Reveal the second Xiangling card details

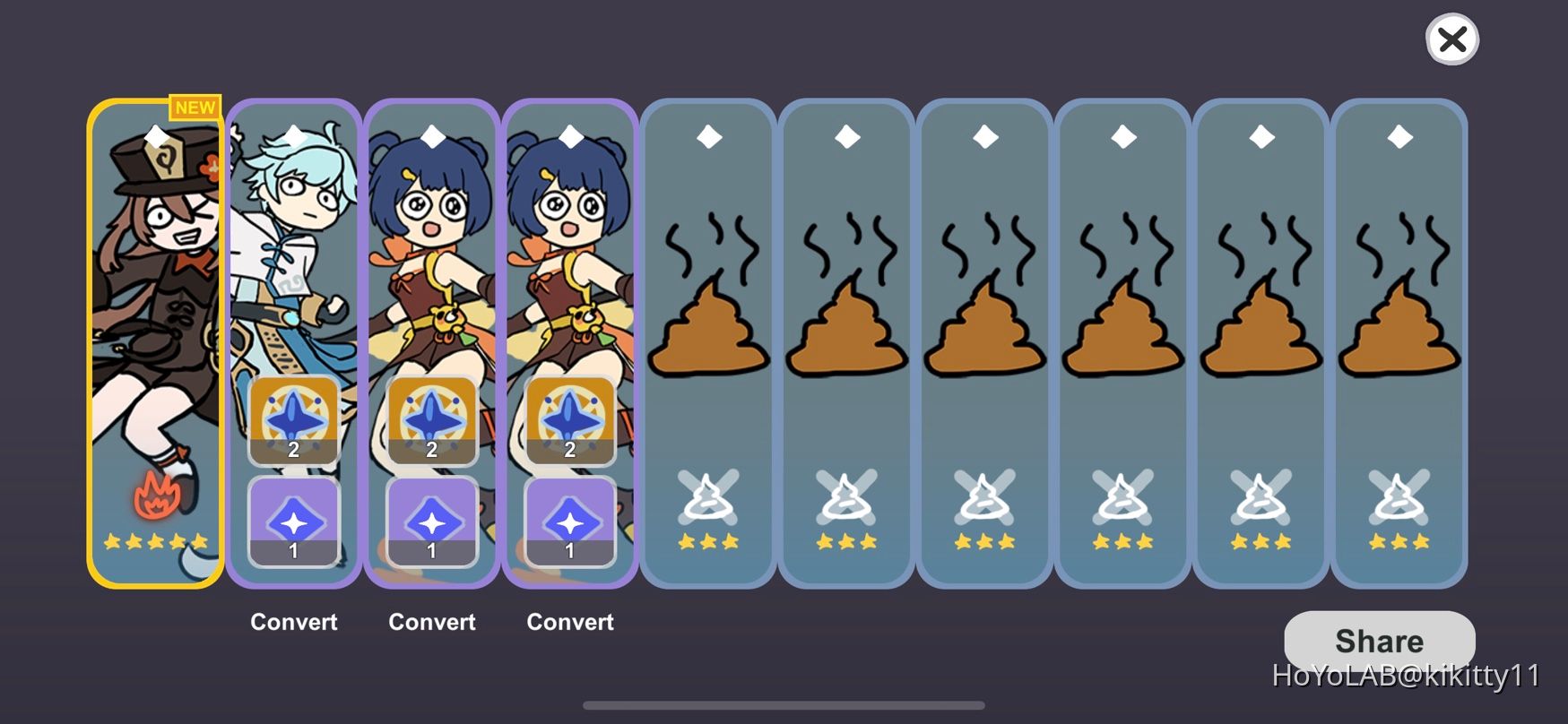(569, 251)
